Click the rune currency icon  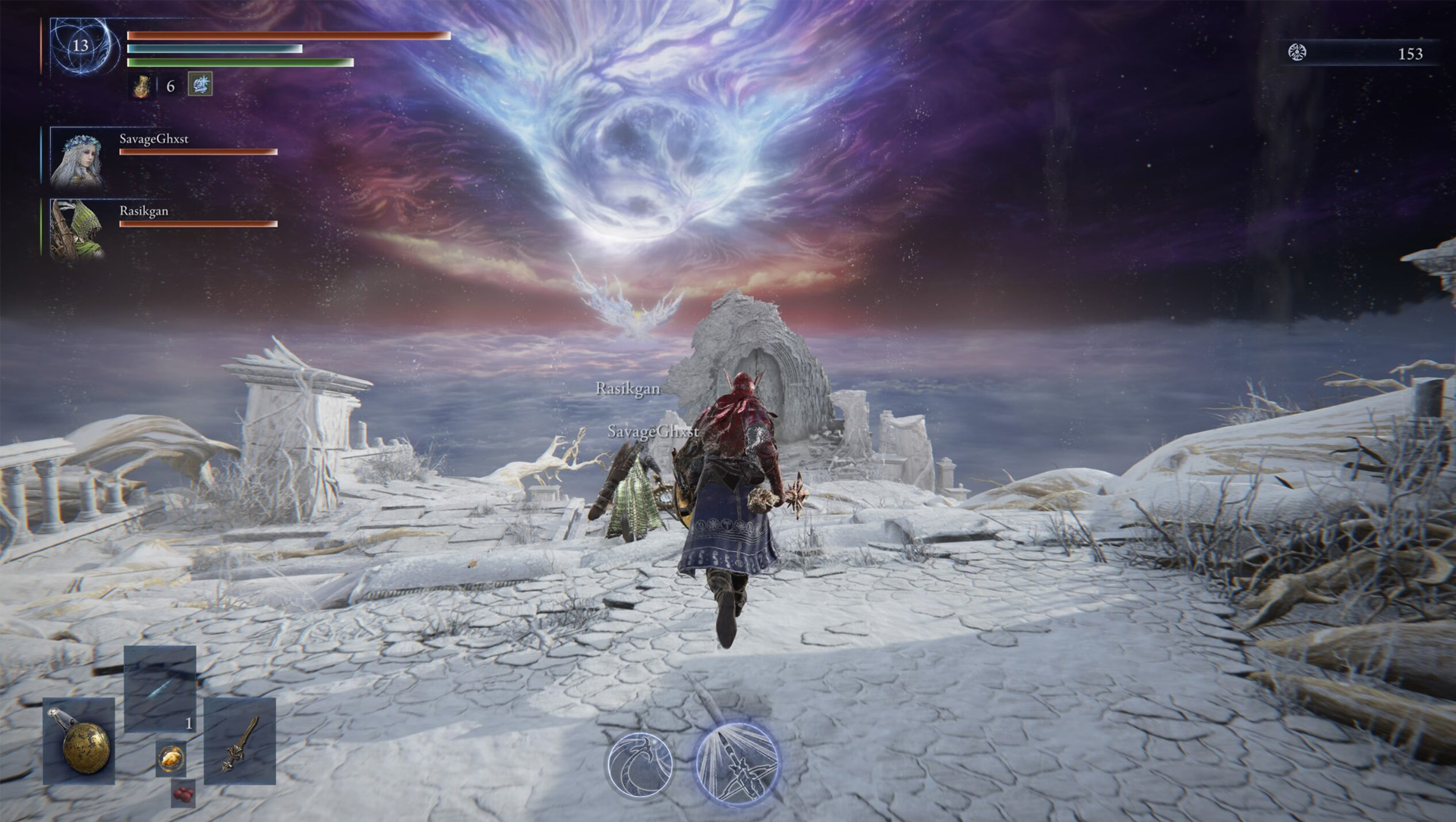pos(1297,52)
